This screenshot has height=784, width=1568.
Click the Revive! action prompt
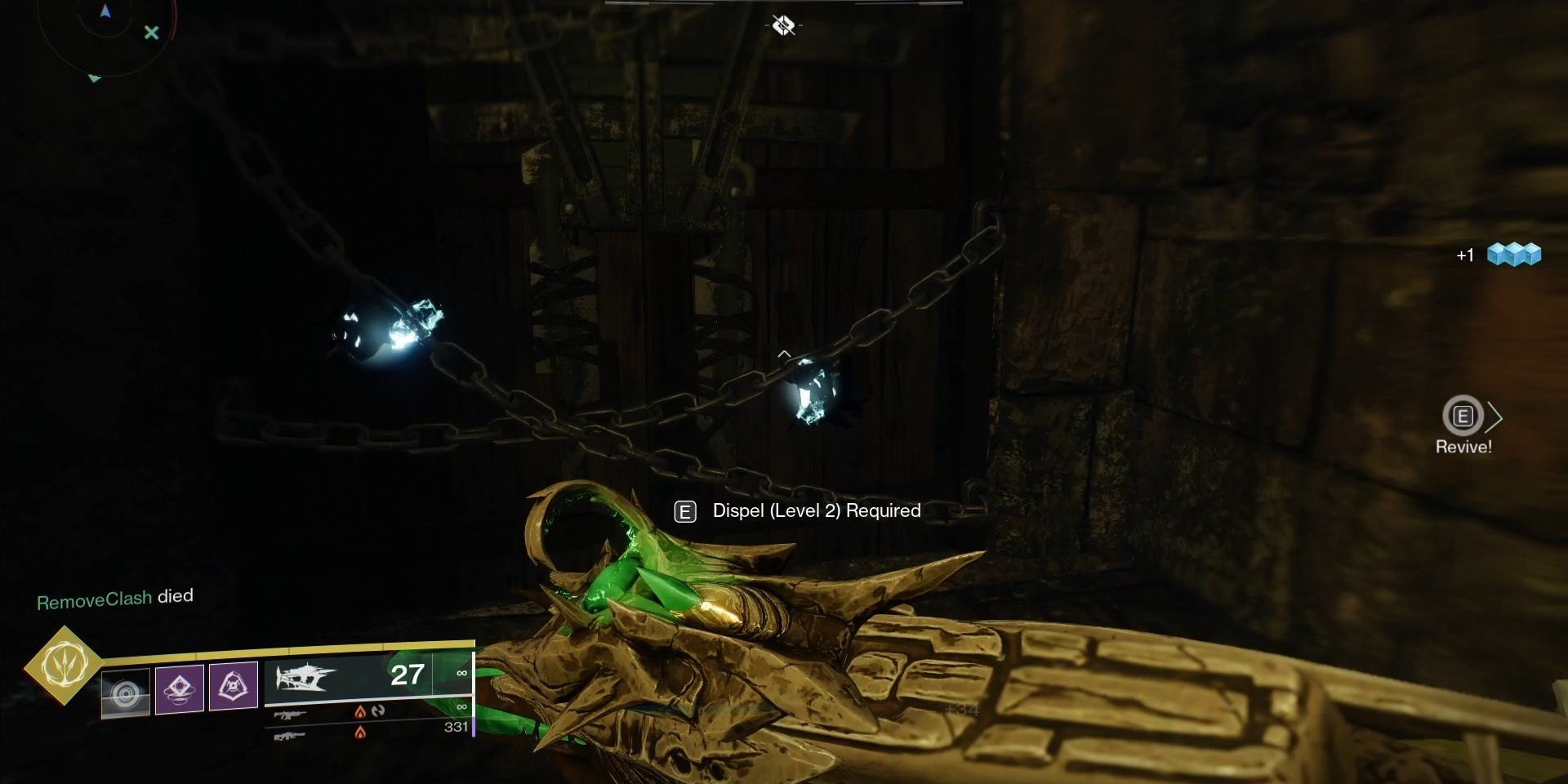coord(1463,446)
